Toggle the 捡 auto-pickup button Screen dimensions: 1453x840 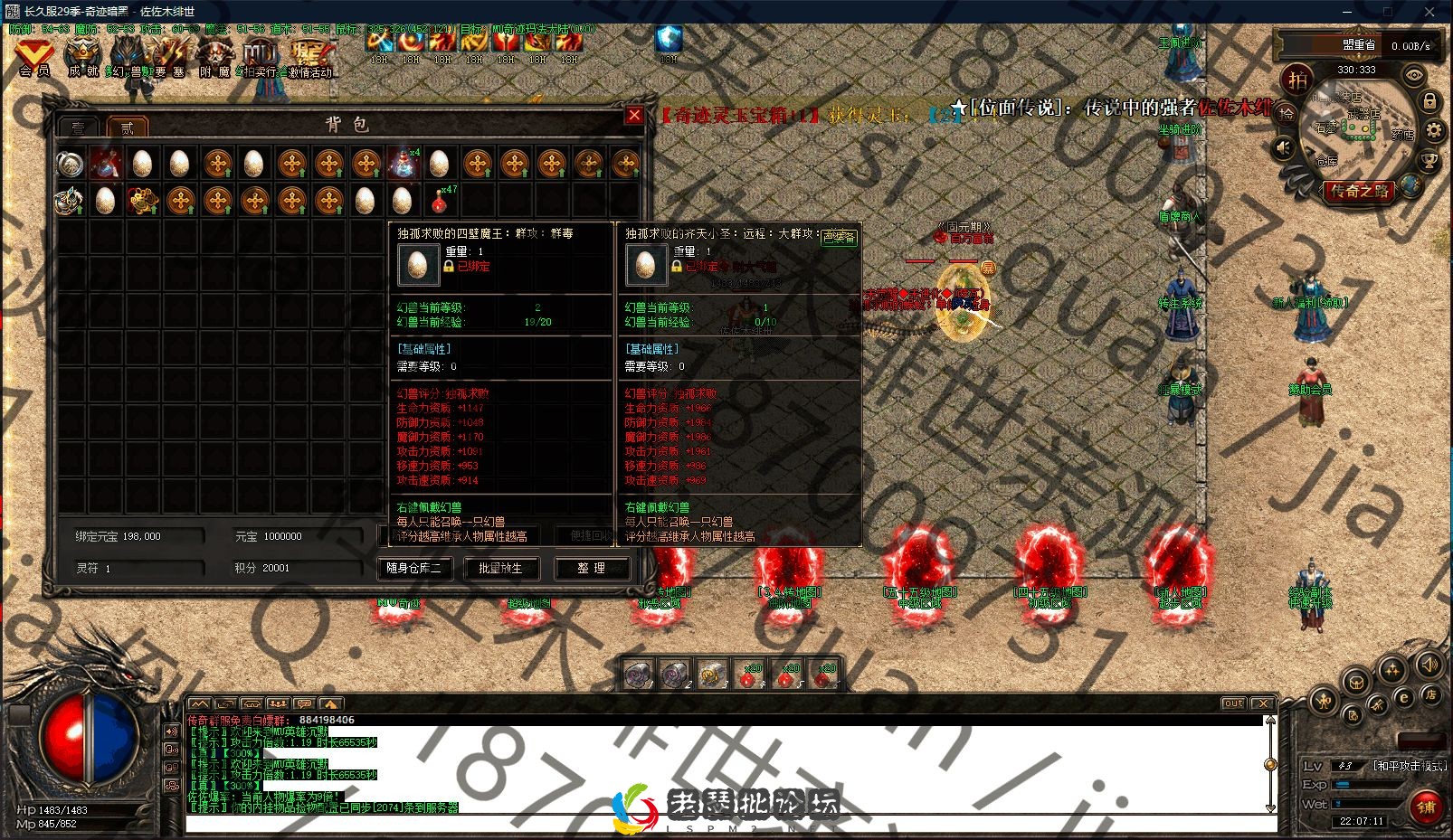click(x=1286, y=114)
